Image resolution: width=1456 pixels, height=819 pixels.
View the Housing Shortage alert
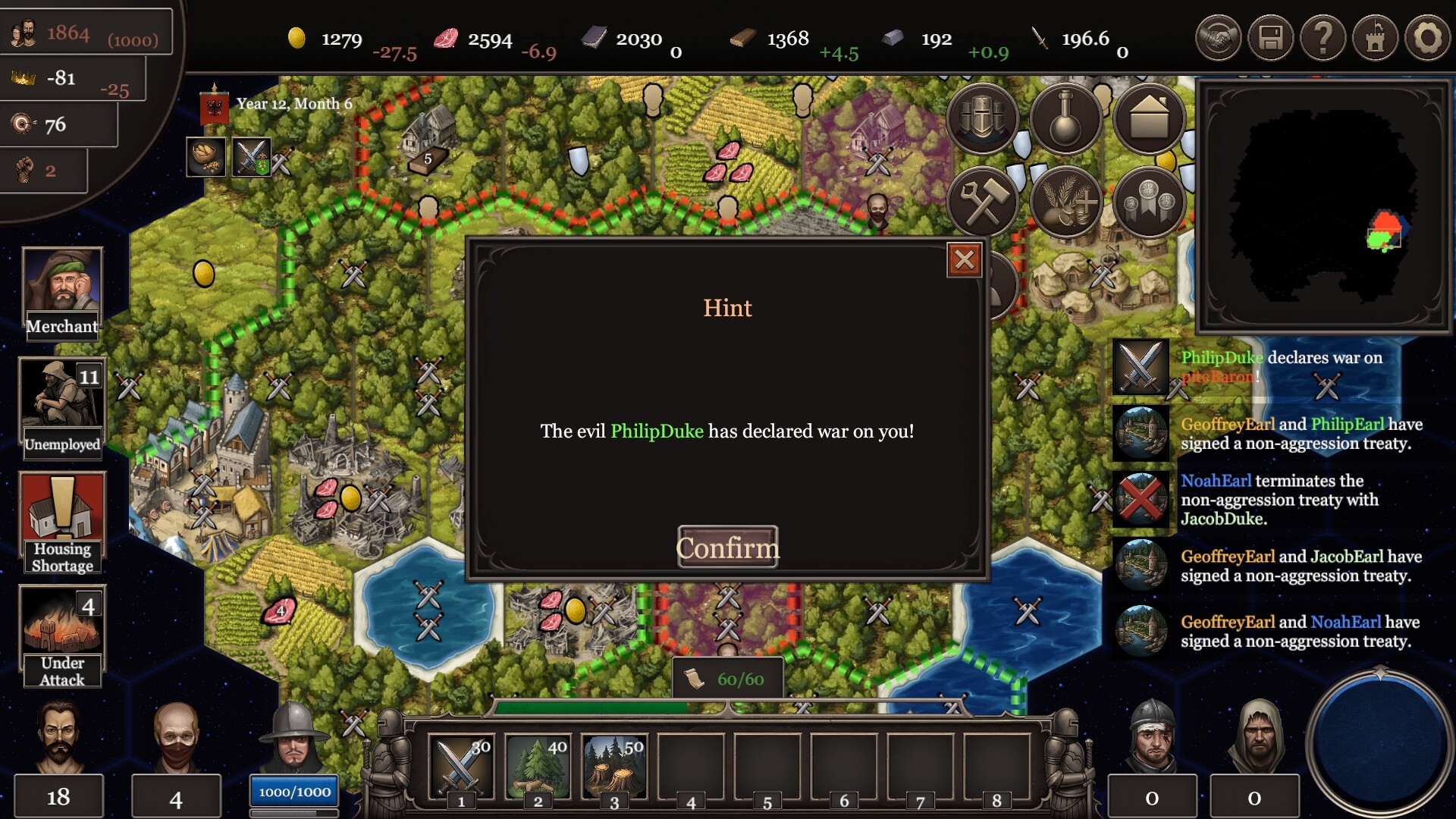click(x=62, y=522)
